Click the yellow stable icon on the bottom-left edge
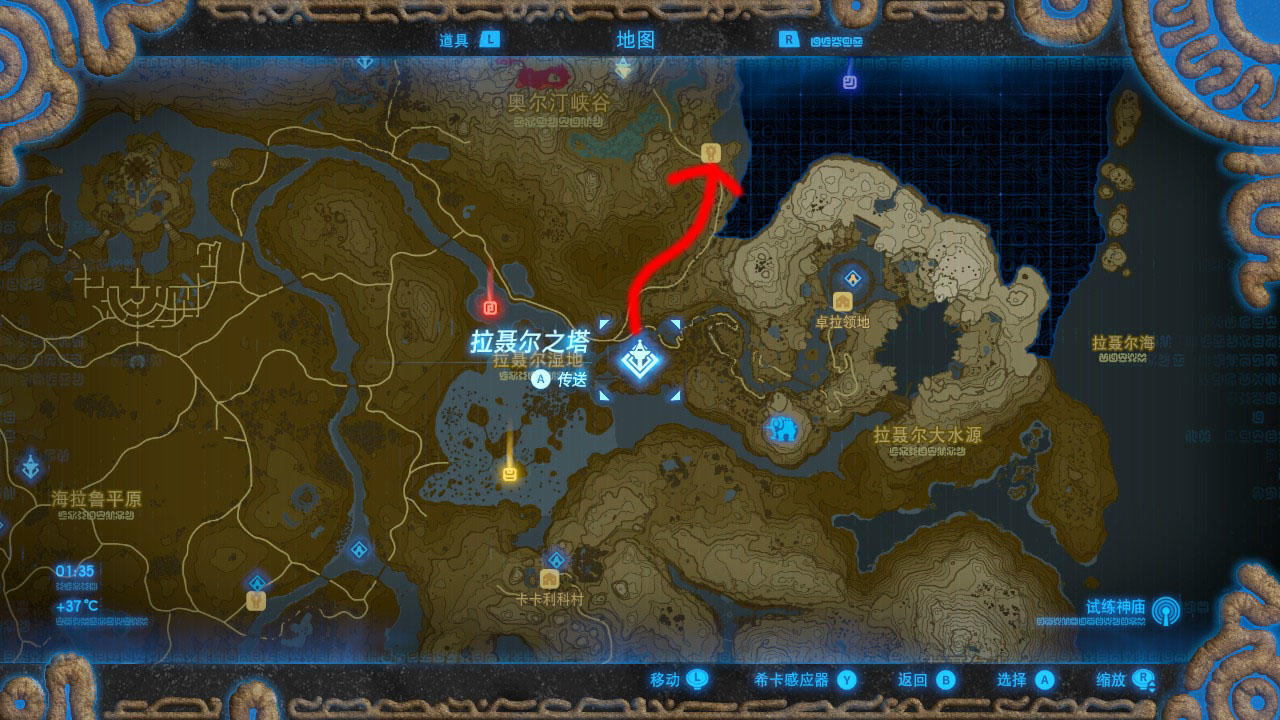Viewport: 1280px width, 720px height. 255,601
